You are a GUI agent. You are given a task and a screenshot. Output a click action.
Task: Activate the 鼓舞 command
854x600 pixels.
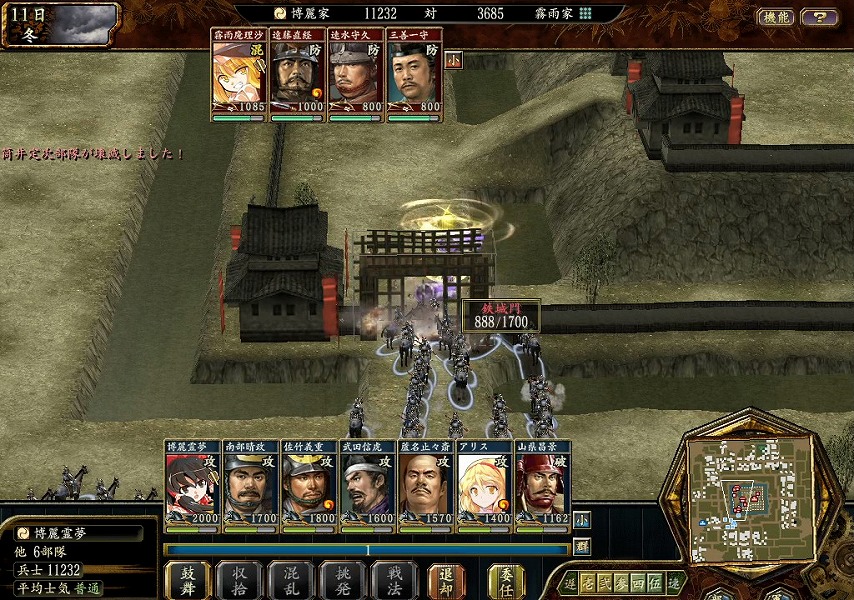187,580
